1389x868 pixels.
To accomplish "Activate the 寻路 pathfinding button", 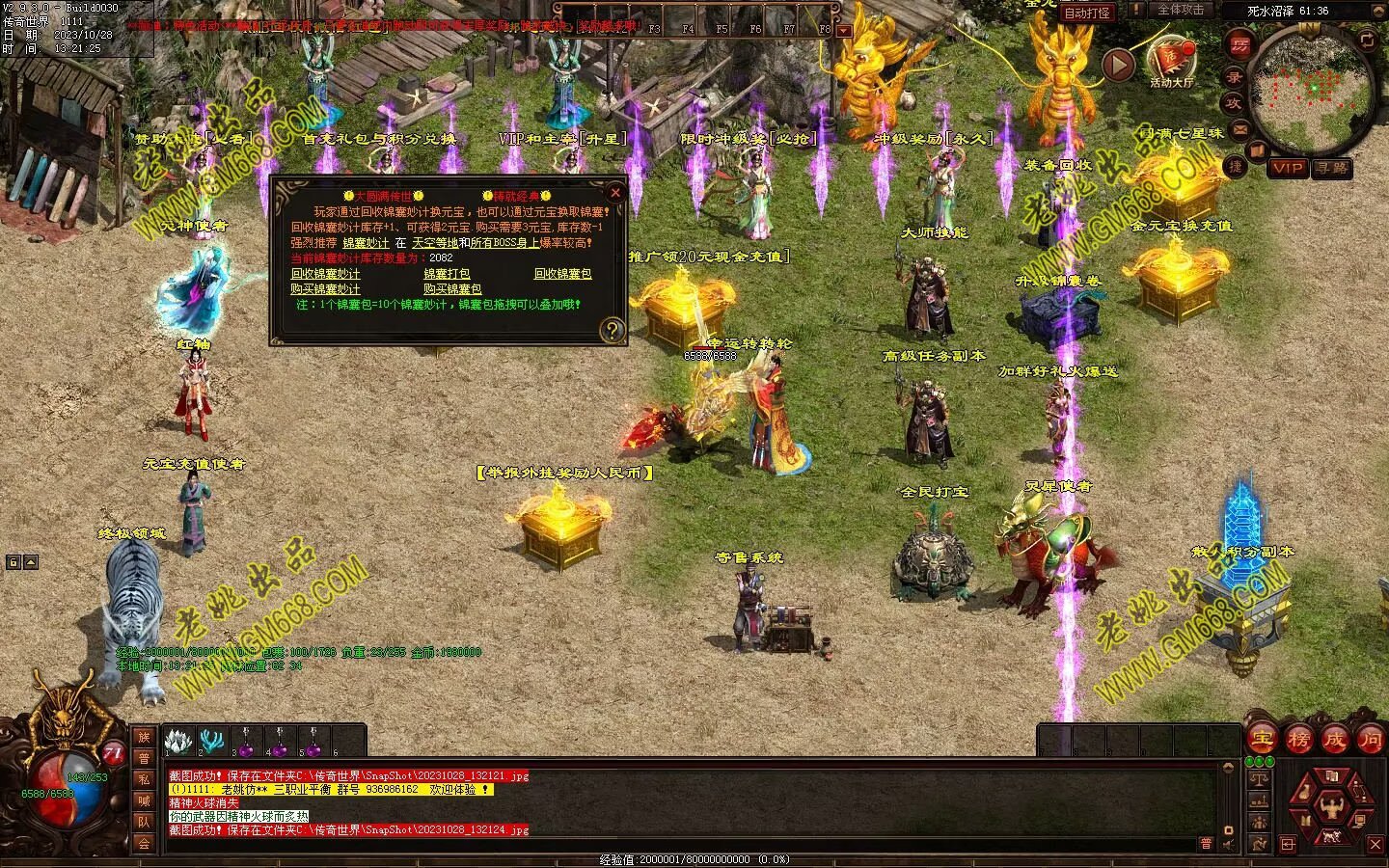I will click(1332, 168).
